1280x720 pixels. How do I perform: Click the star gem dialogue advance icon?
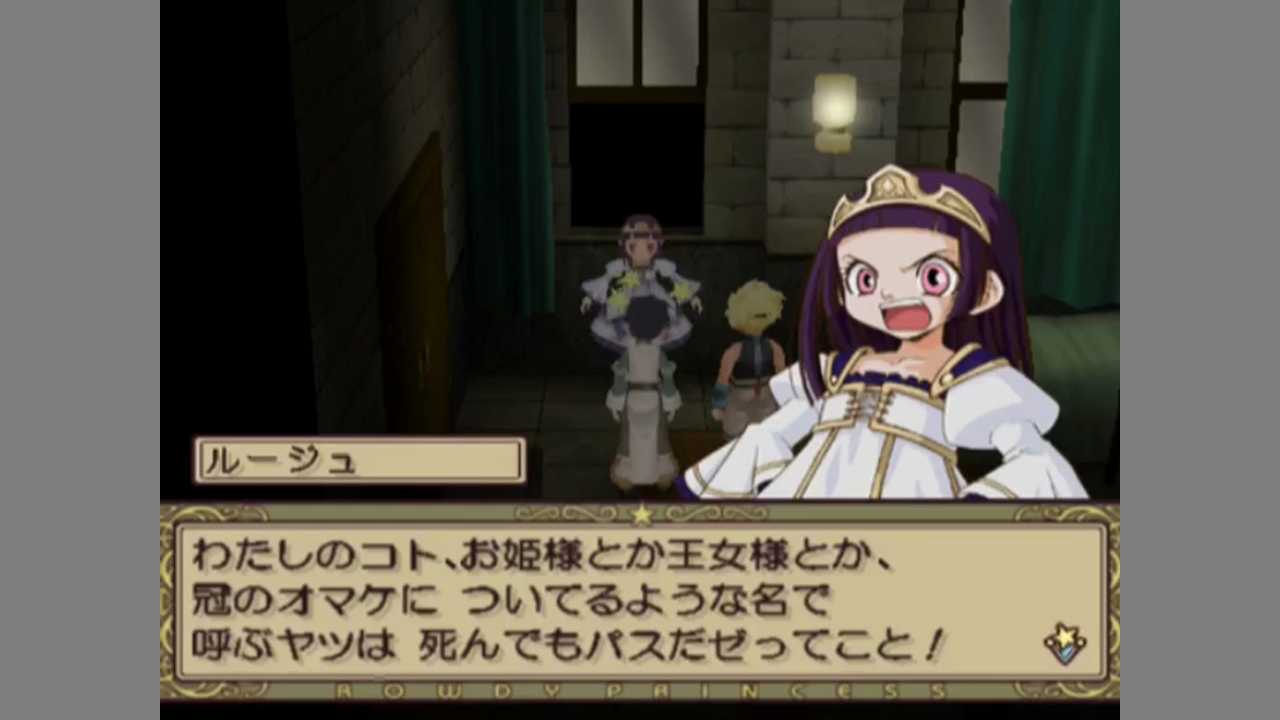(1064, 643)
